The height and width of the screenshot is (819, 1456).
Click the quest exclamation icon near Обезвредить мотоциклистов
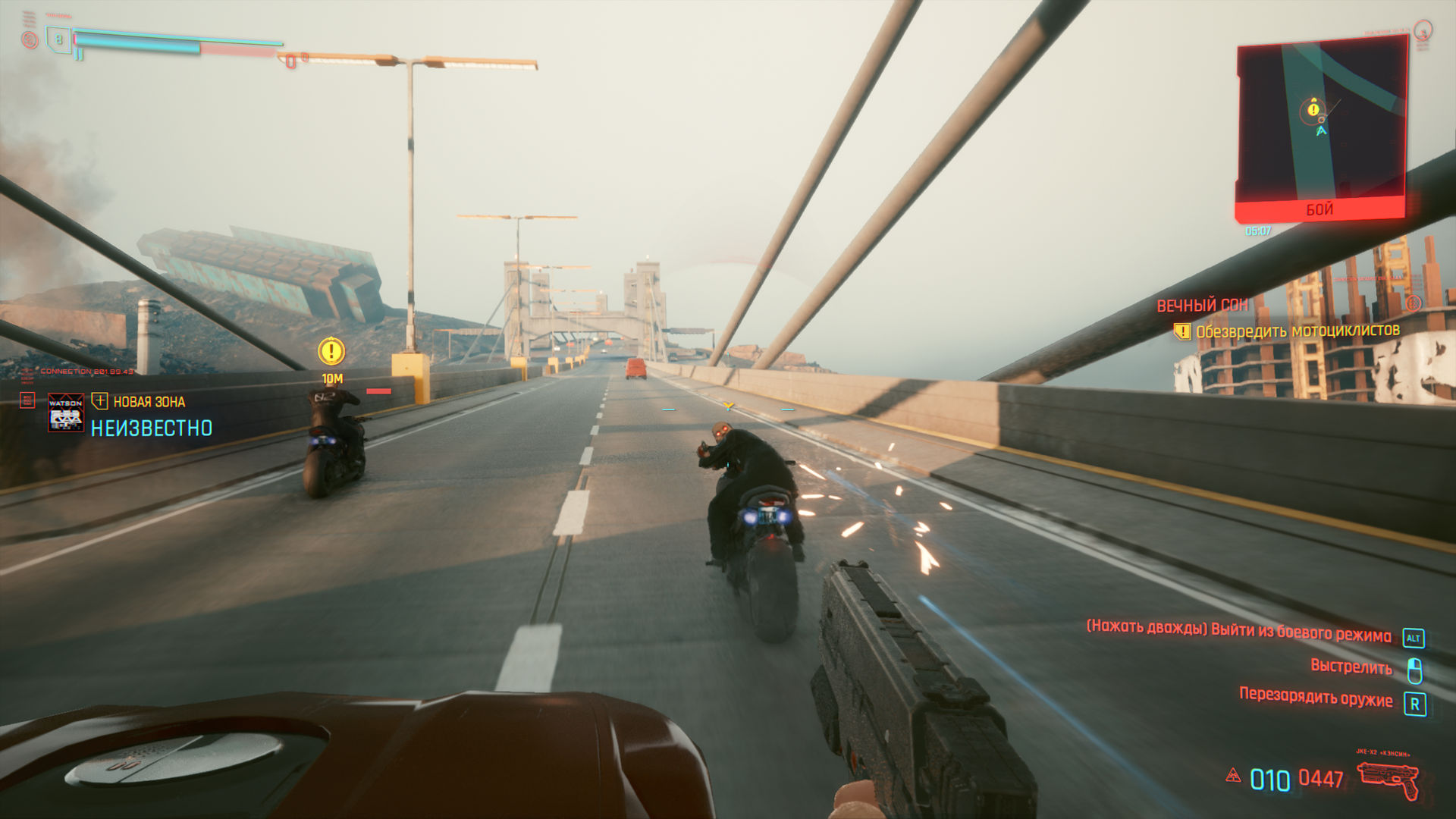[x=1181, y=331]
